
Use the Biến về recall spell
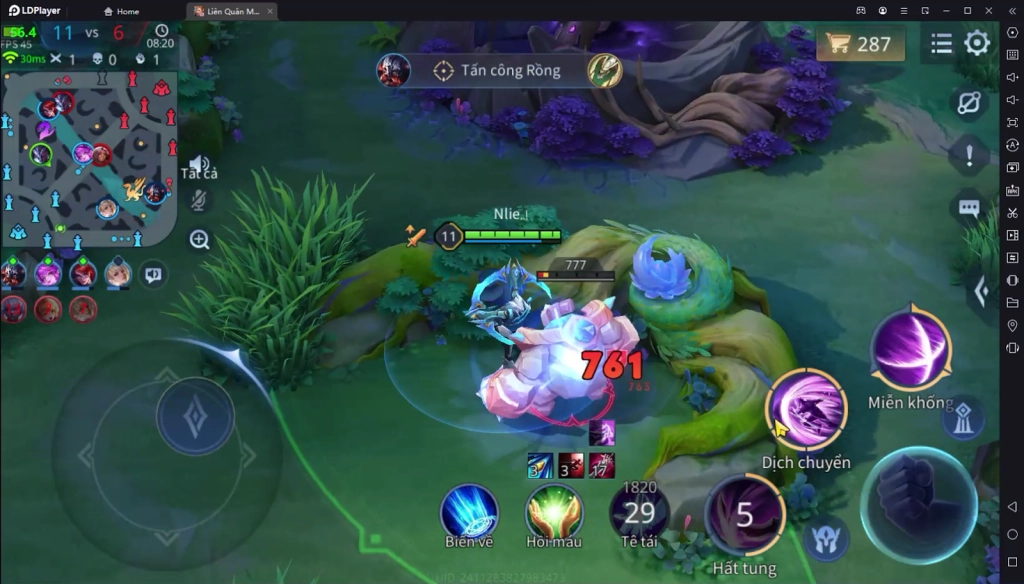pos(469,512)
